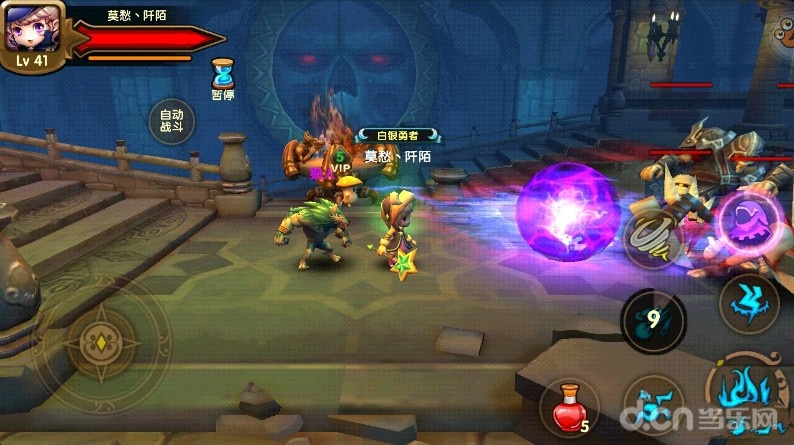Activate the blue skill icon beside the potion
794x445 pixels.
[651, 408]
